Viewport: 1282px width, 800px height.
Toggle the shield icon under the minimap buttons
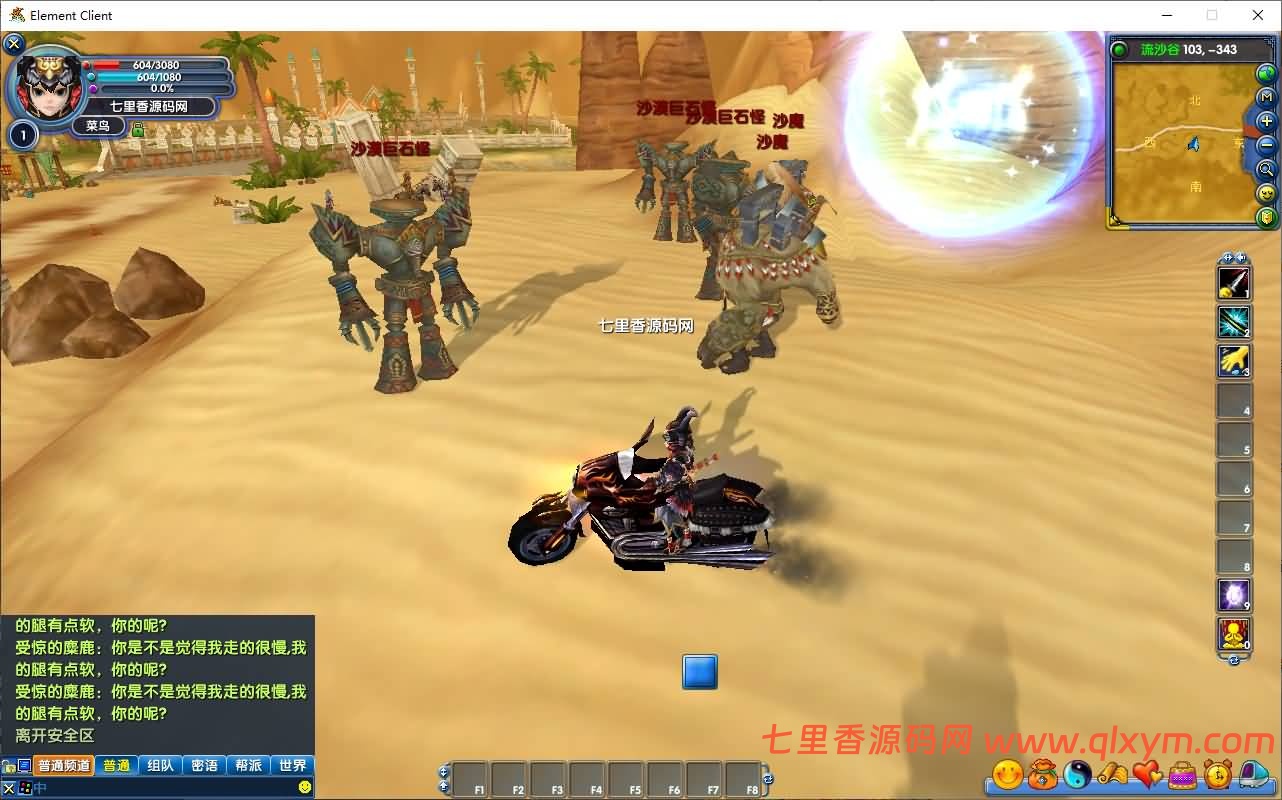(1266, 217)
